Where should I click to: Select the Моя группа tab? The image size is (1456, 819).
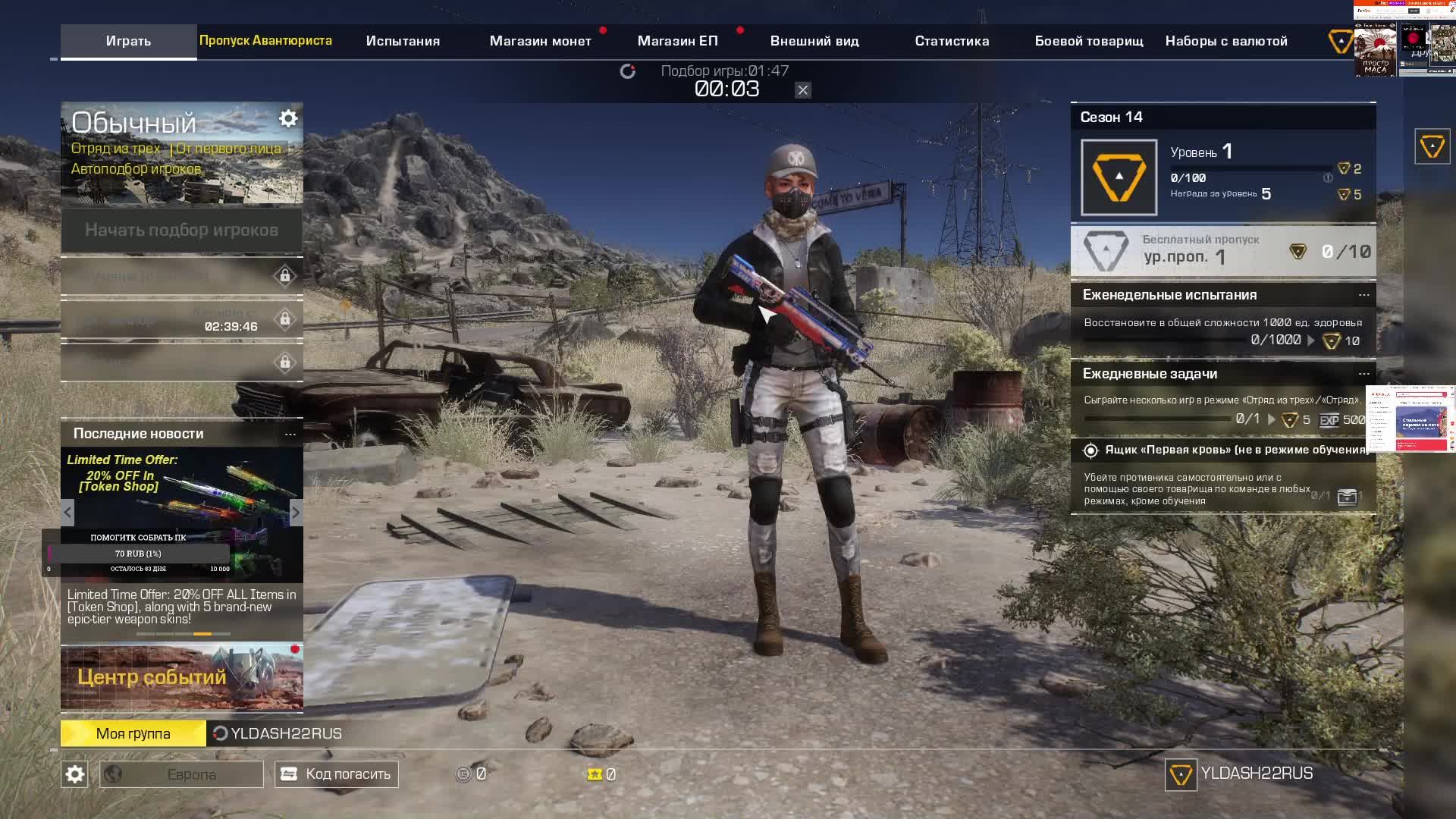coord(133,733)
